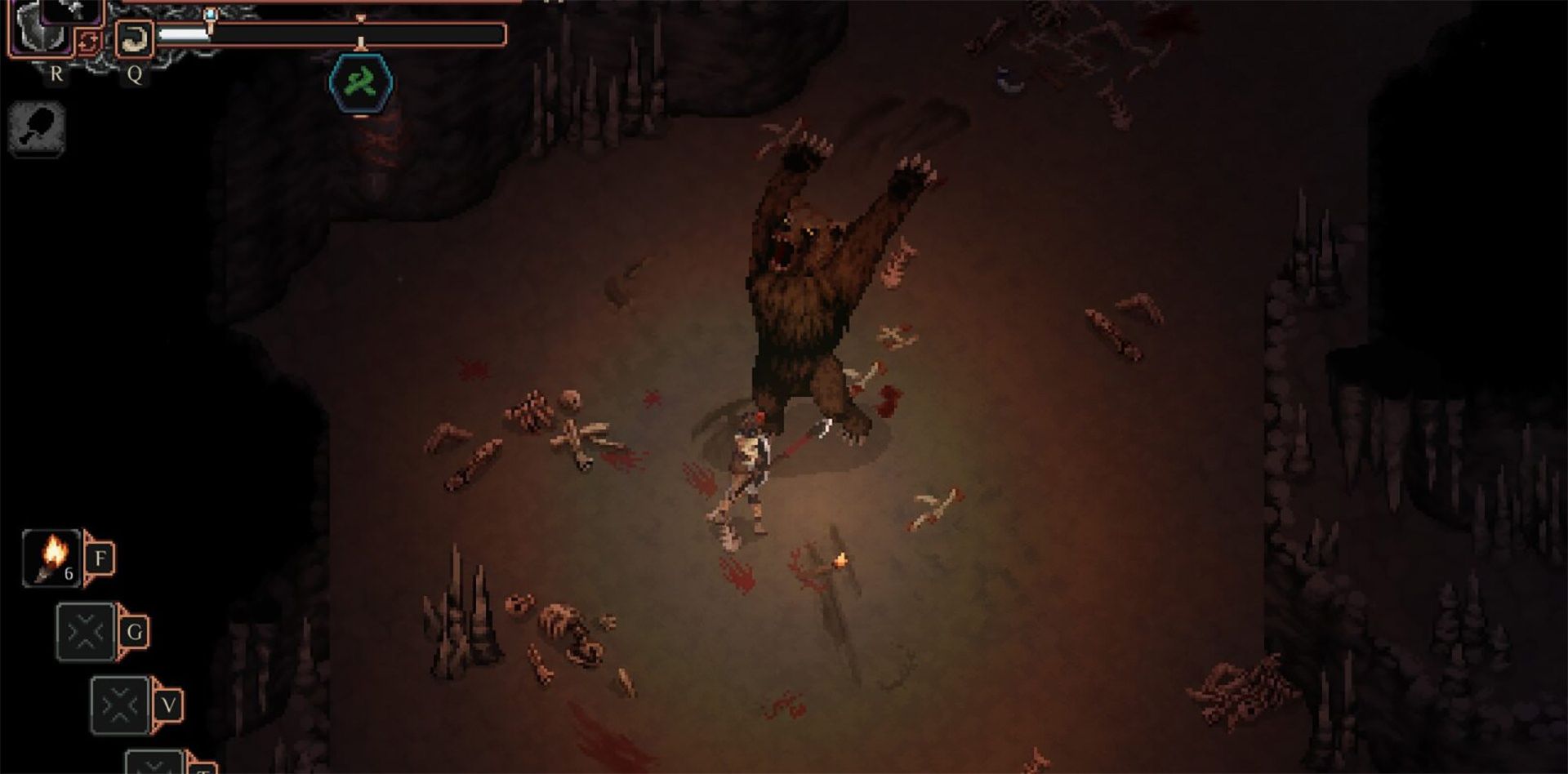Select the boomerang weapon in the Q slot
The width and height of the screenshot is (1568, 774).
135,38
